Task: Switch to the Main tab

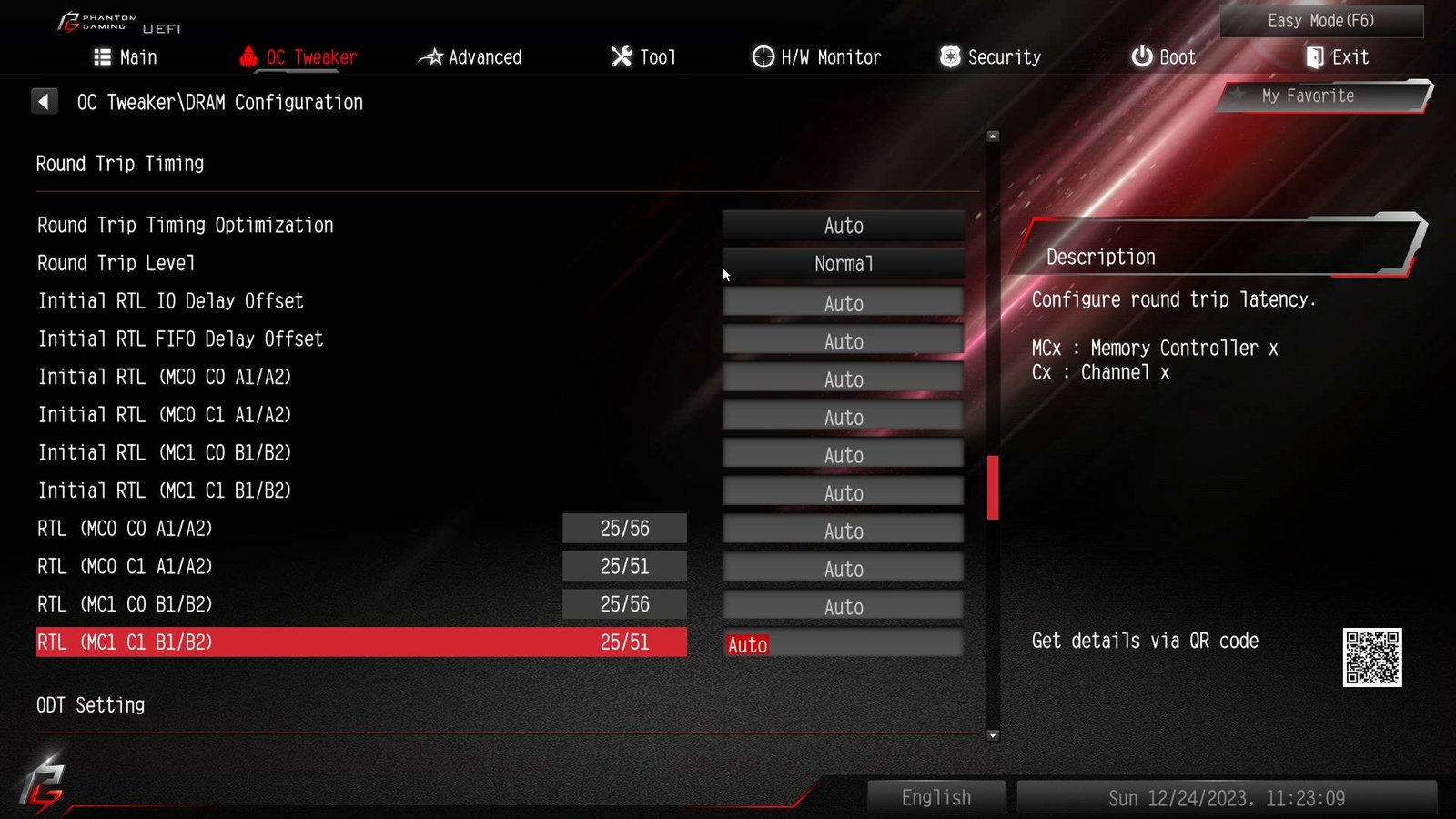Action: (126, 57)
